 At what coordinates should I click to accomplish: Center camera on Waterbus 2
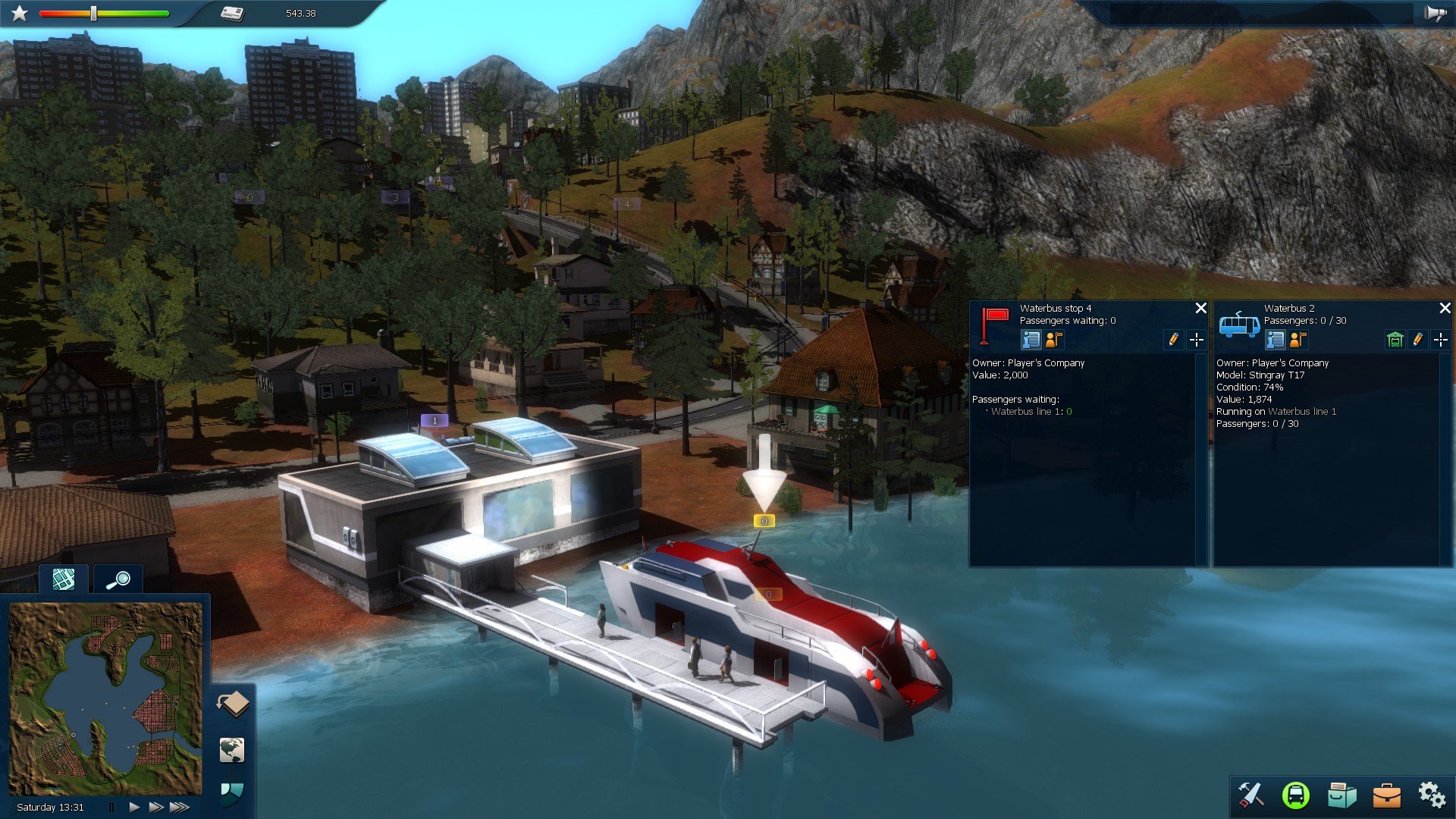point(1441,340)
